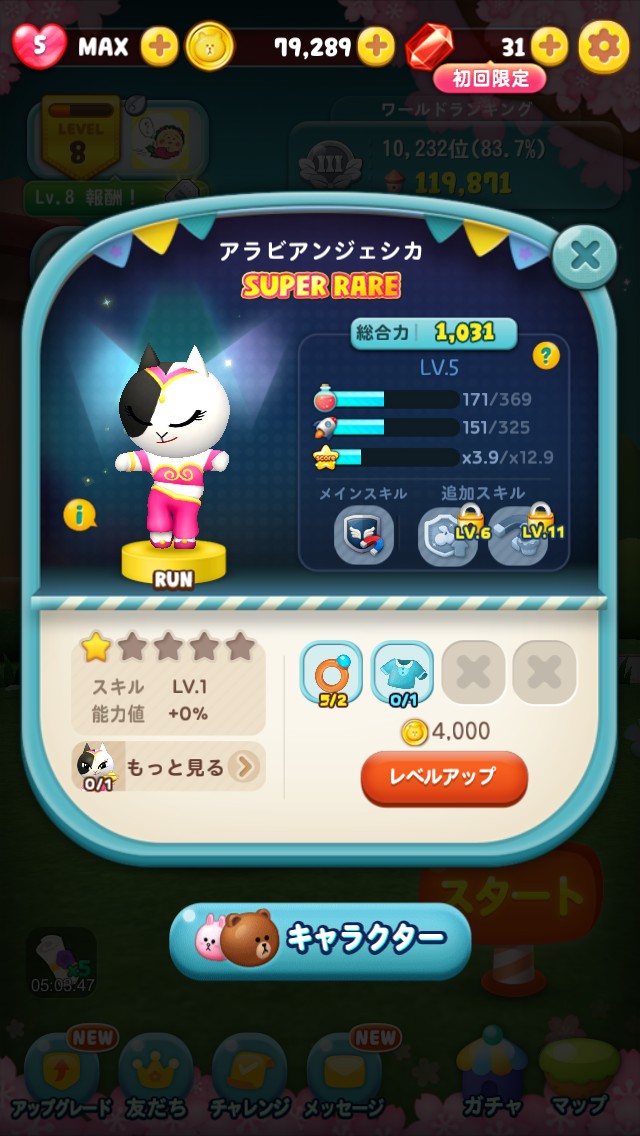
Task: Choose the ring material slot
Action: click(331, 672)
